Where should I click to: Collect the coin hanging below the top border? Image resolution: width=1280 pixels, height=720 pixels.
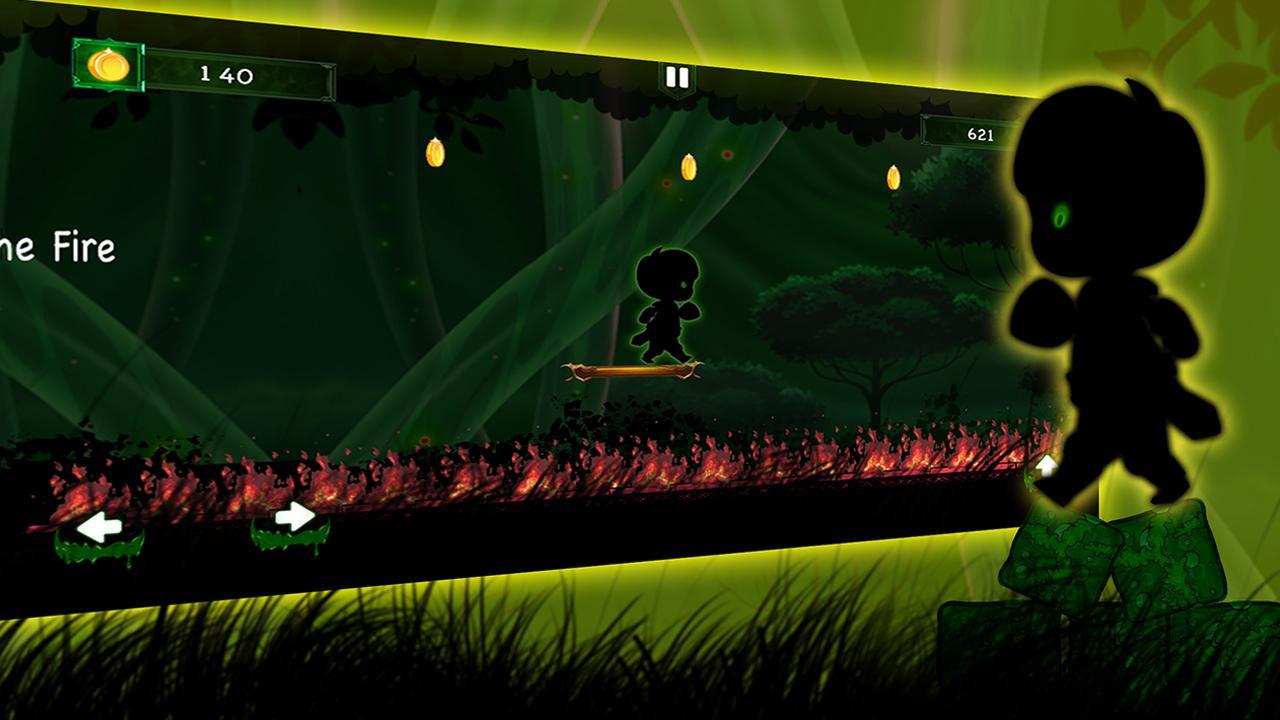click(x=437, y=150)
